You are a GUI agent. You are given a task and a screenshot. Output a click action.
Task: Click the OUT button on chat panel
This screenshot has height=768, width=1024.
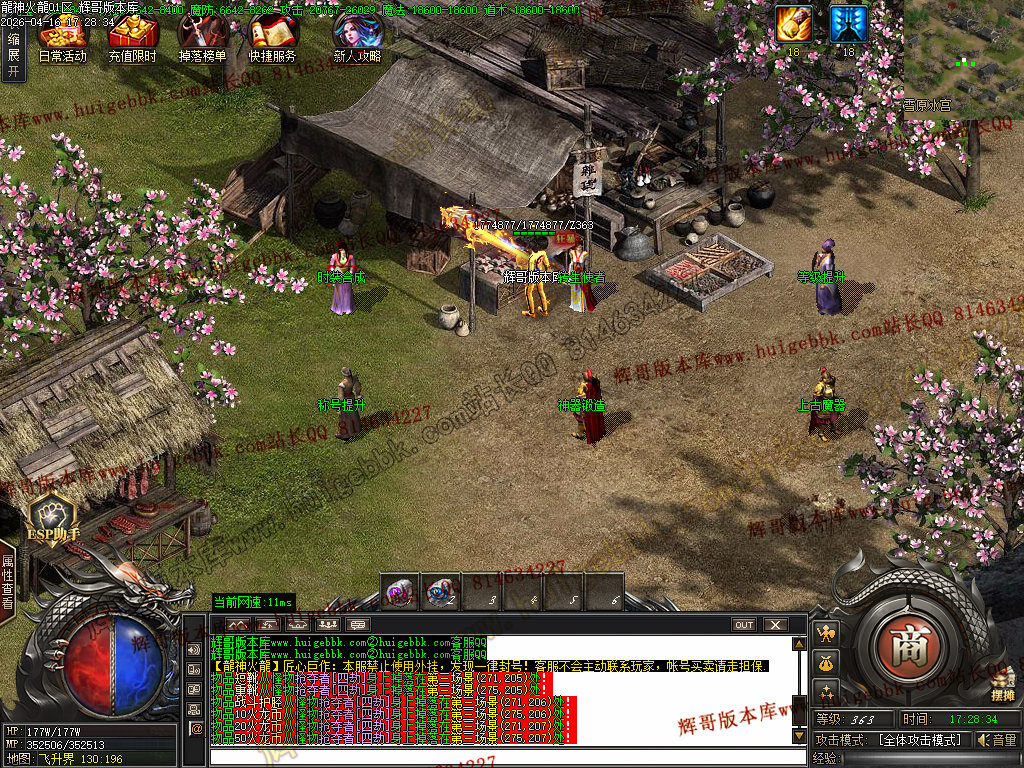[x=744, y=625]
